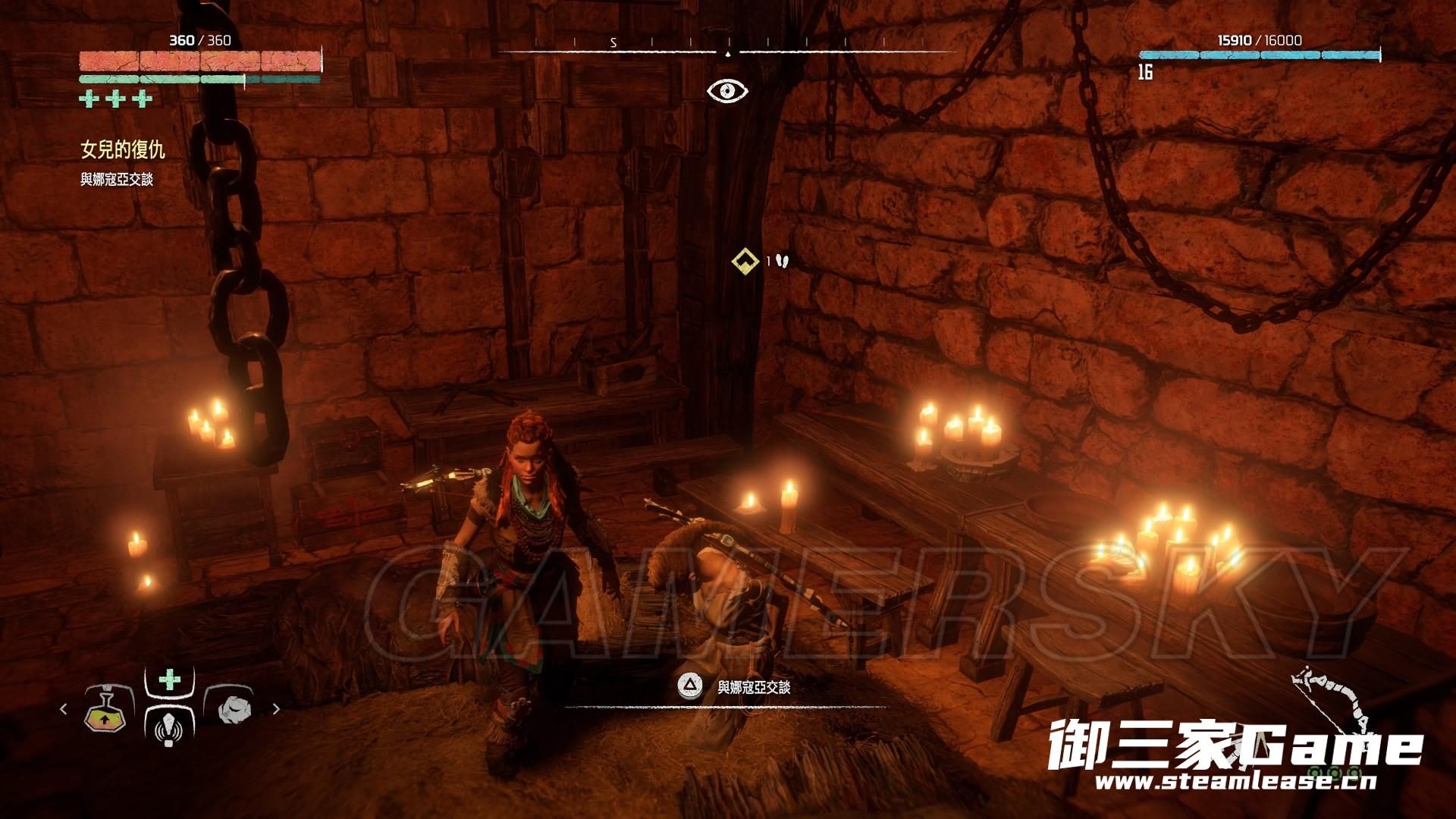1456x819 pixels.
Task: Click the compass bar heading strip
Action: pos(727,45)
